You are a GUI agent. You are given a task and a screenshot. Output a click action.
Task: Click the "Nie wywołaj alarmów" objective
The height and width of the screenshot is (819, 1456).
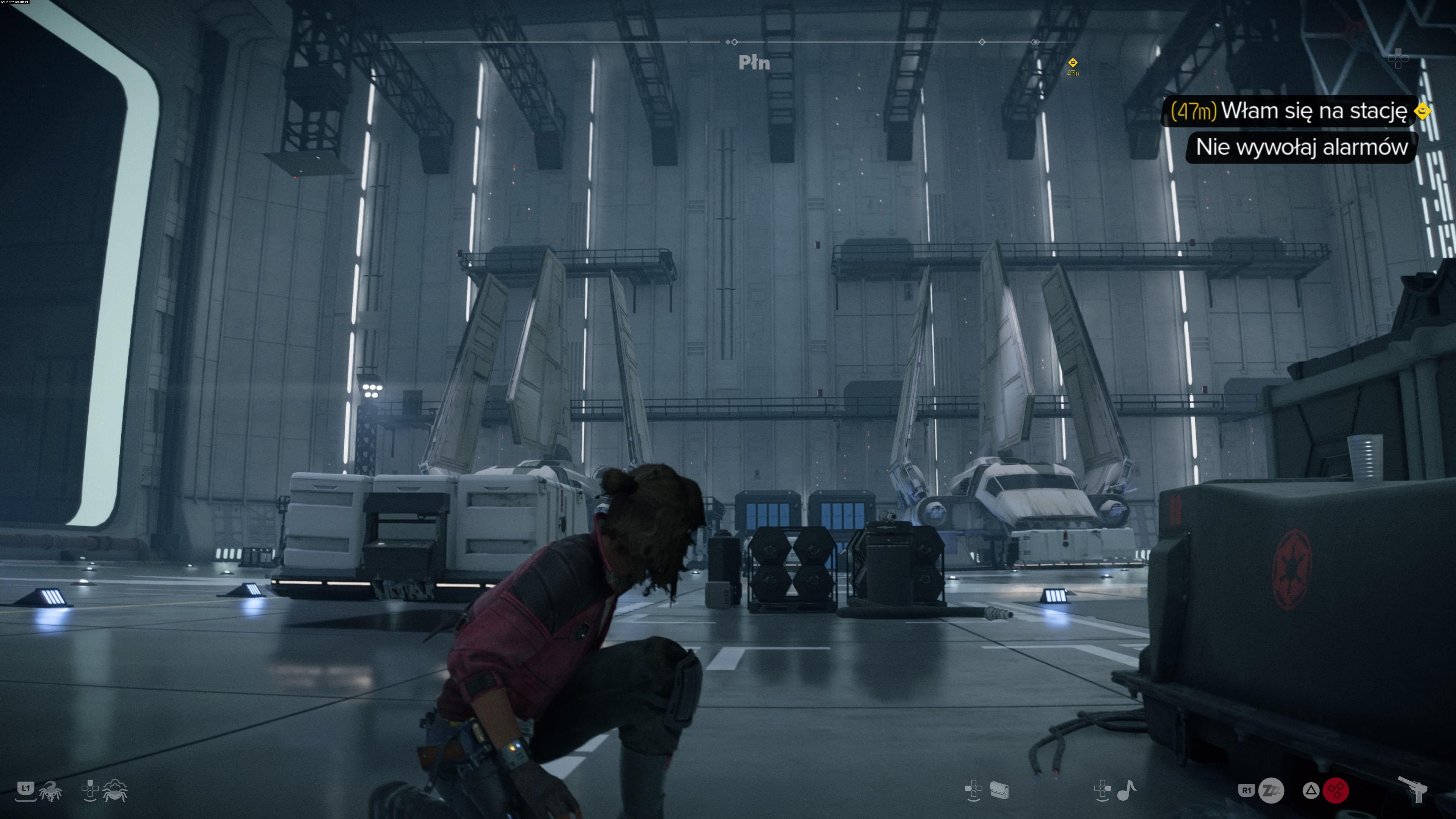[1301, 147]
